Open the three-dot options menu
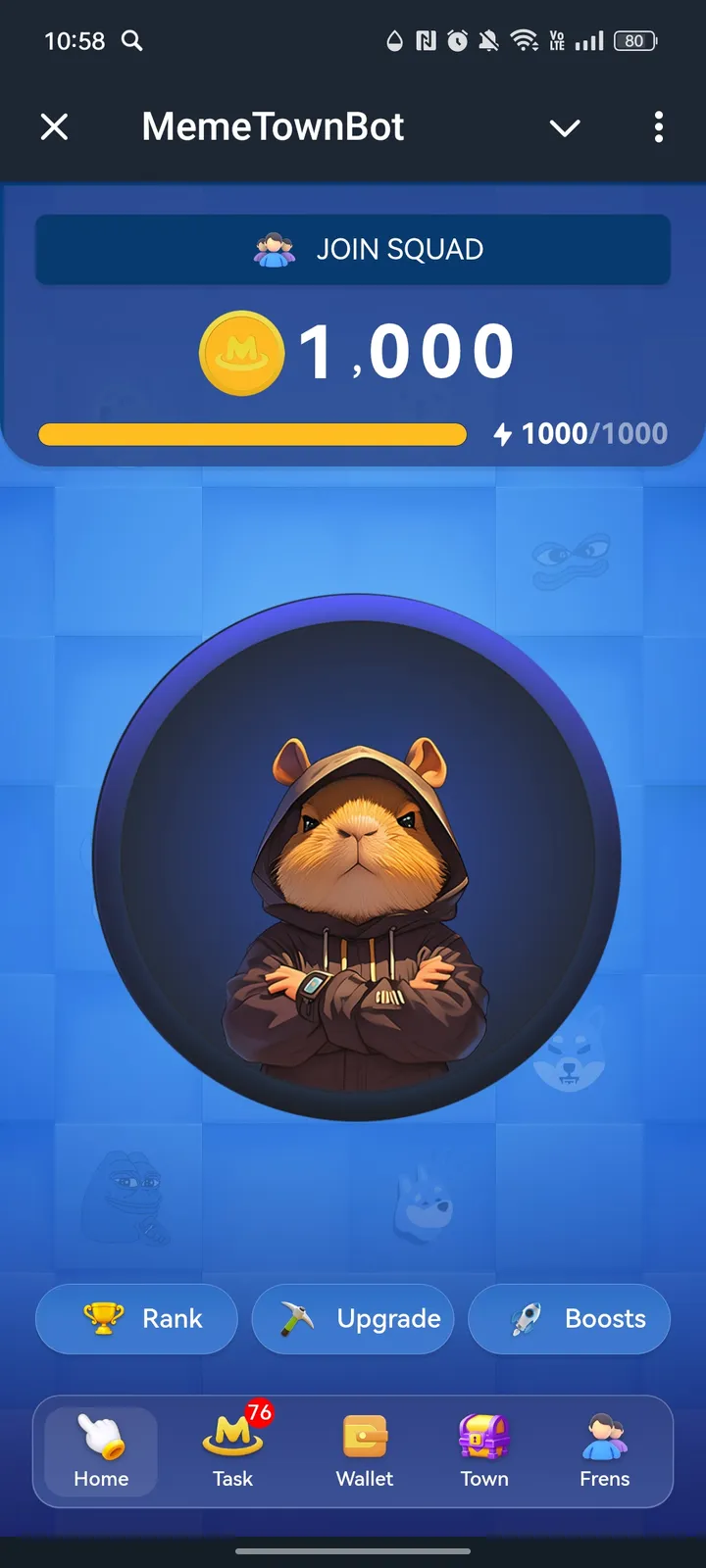 pyautogui.click(x=658, y=126)
